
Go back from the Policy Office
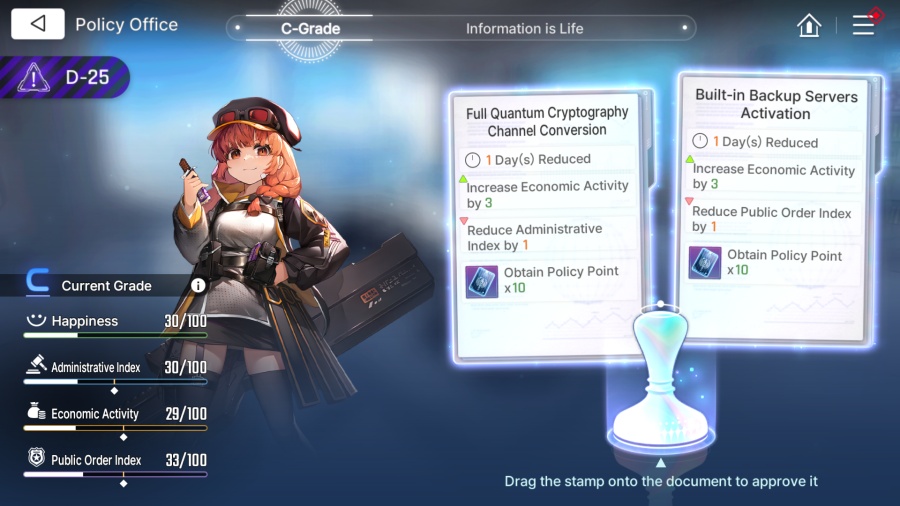tap(38, 24)
